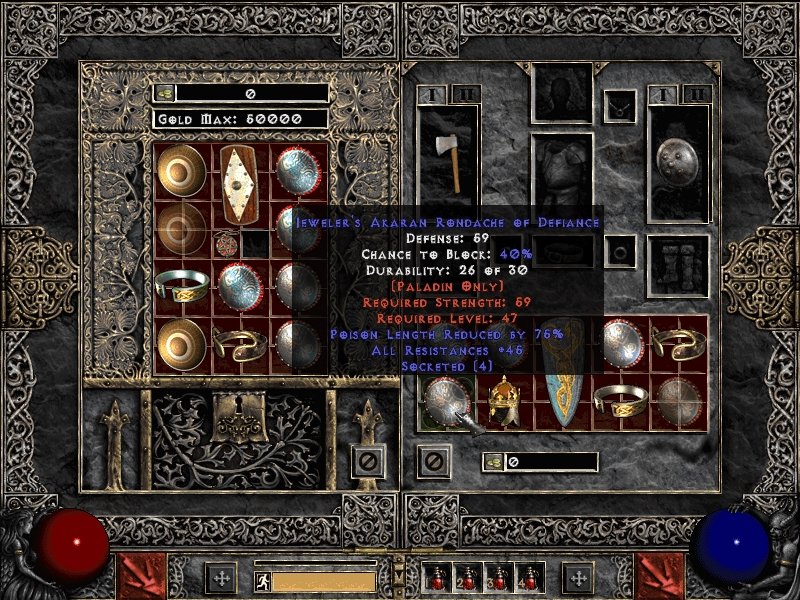The width and height of the screenshot is (800, 600).
Task: Click the inventory gold coin button
Action: click(493, 461)
